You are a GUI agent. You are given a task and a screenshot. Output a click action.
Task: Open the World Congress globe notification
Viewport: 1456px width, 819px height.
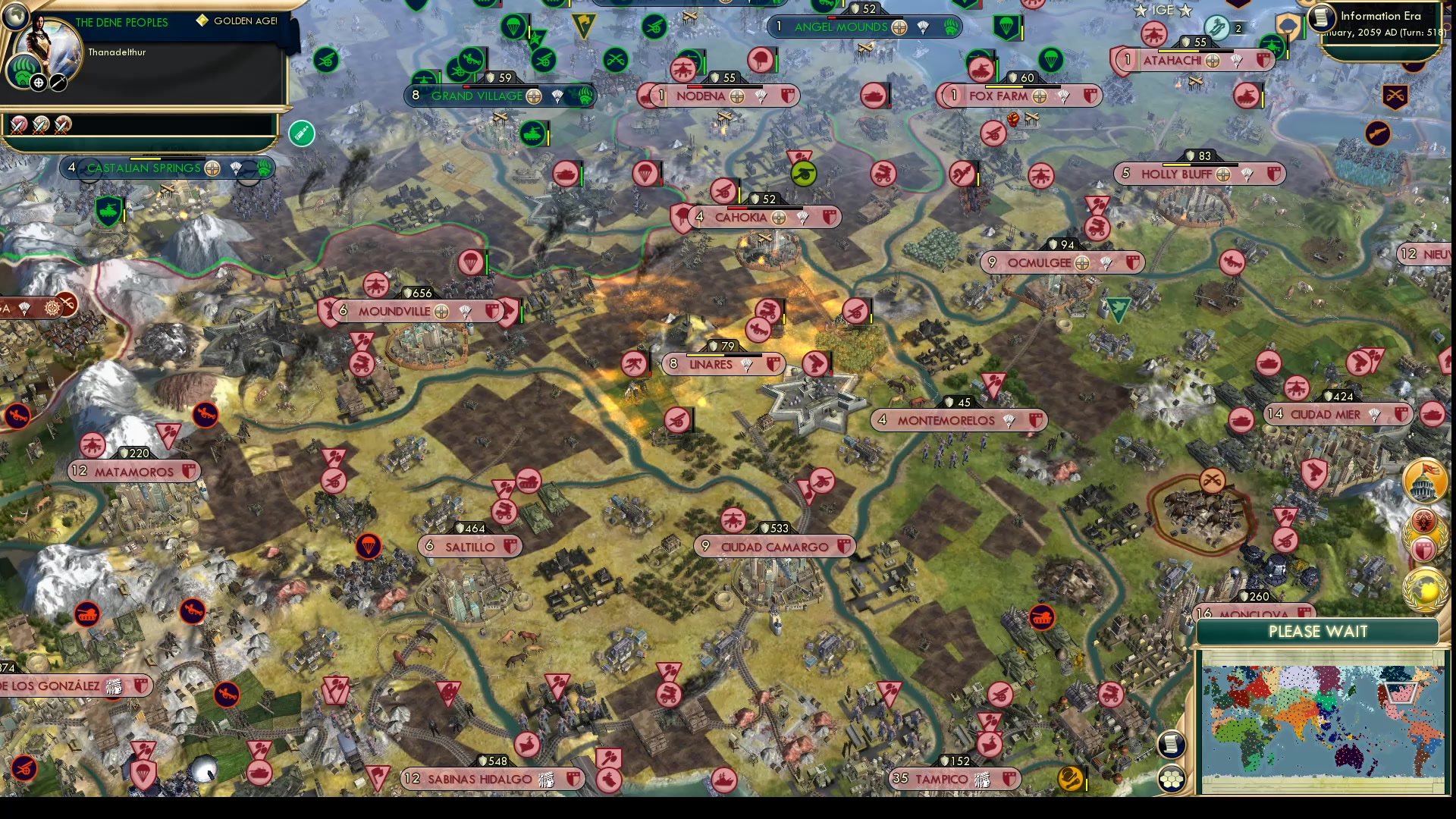click(1423, 588)
